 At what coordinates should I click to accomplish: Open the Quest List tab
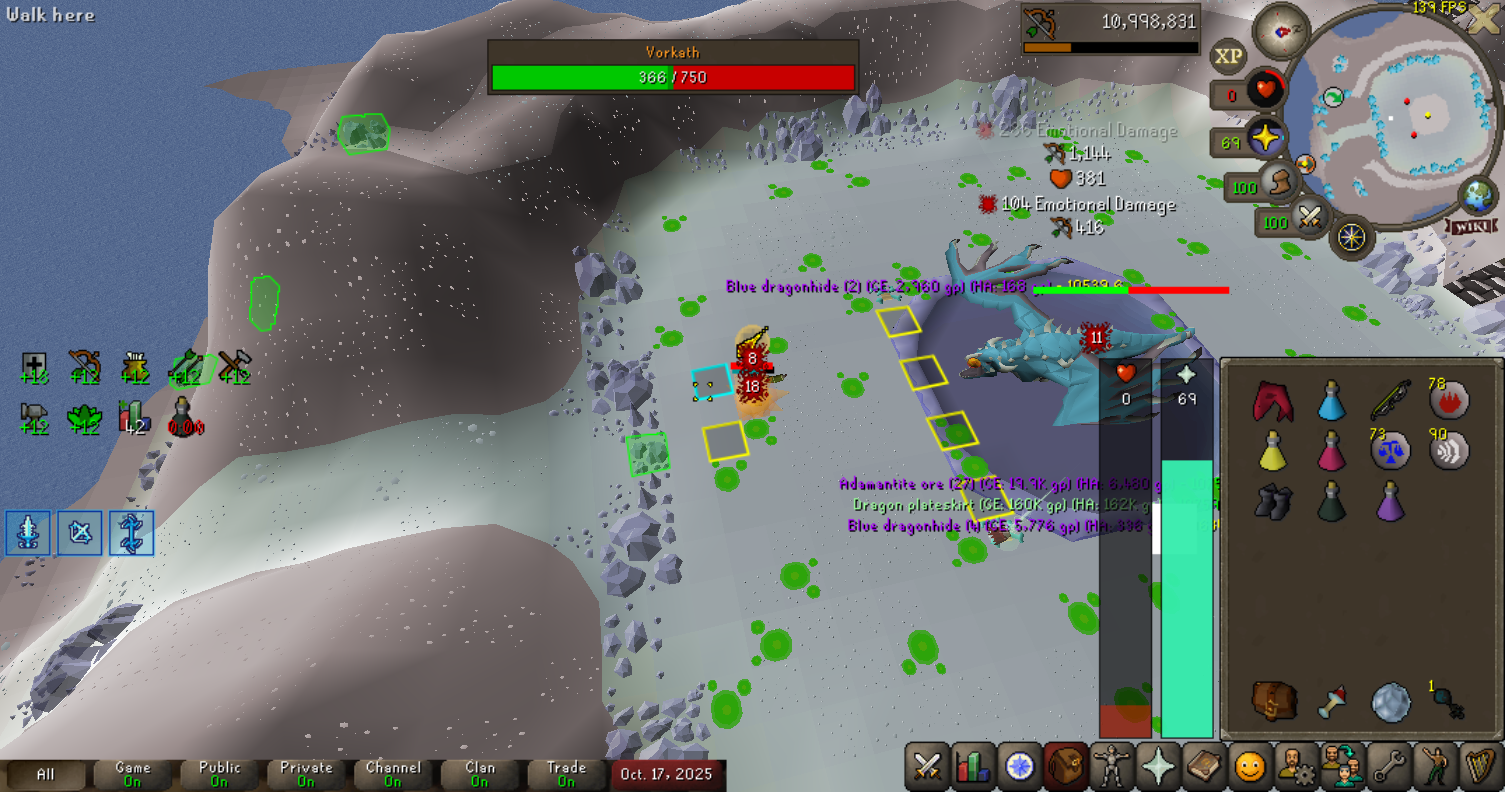coord(1019,767)
